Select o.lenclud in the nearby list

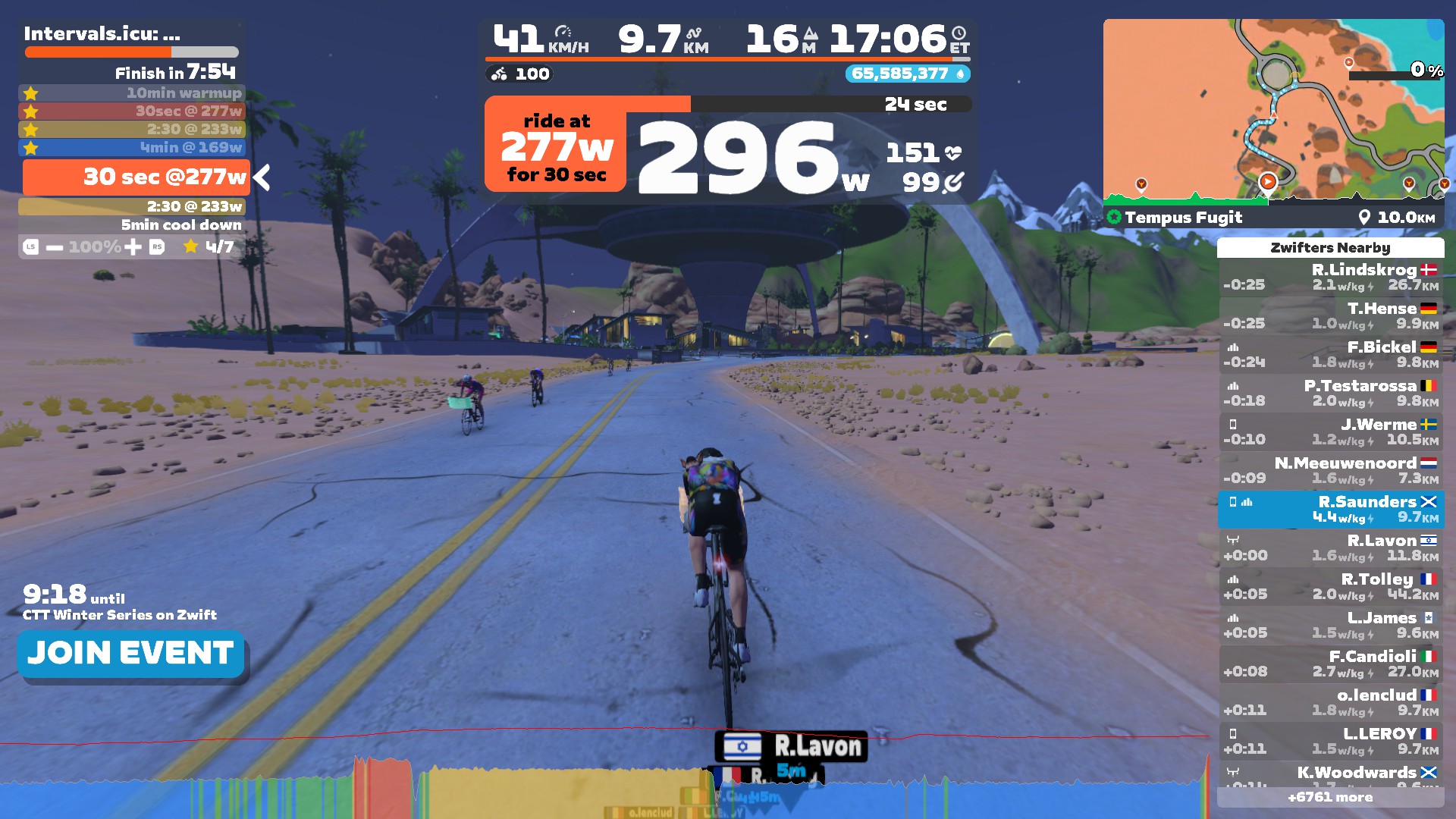pyautogui.click(x=1330, y=702)
